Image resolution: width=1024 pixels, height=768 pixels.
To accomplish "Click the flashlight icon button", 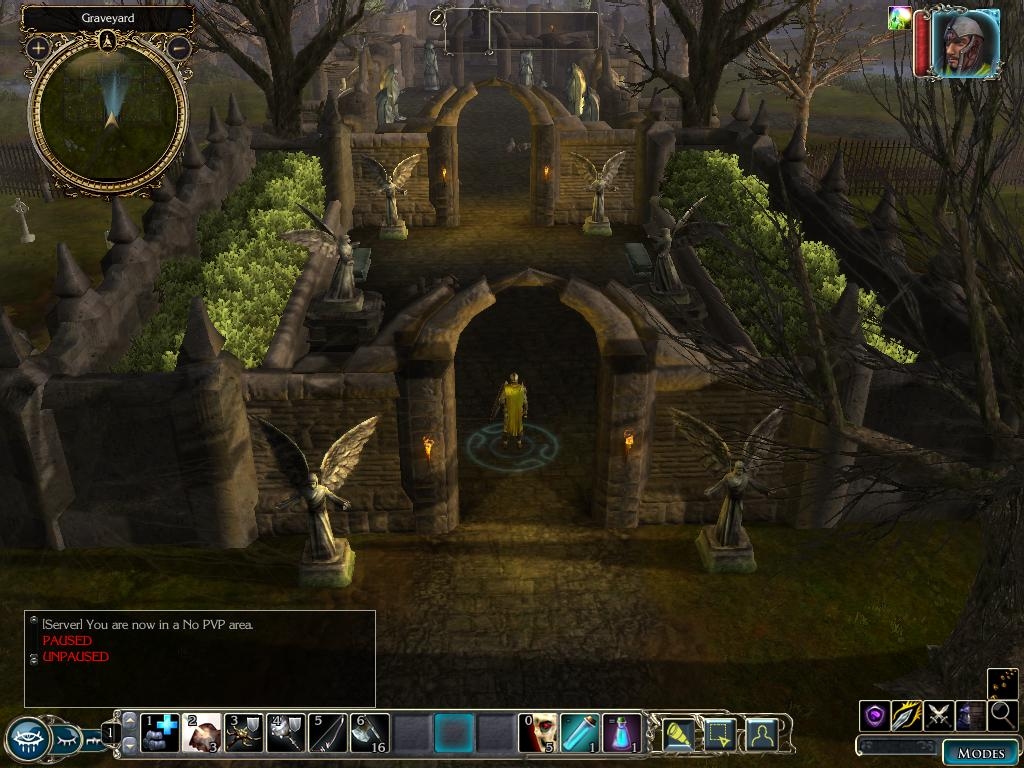I will pyautogui.click(x=679, y=735).
